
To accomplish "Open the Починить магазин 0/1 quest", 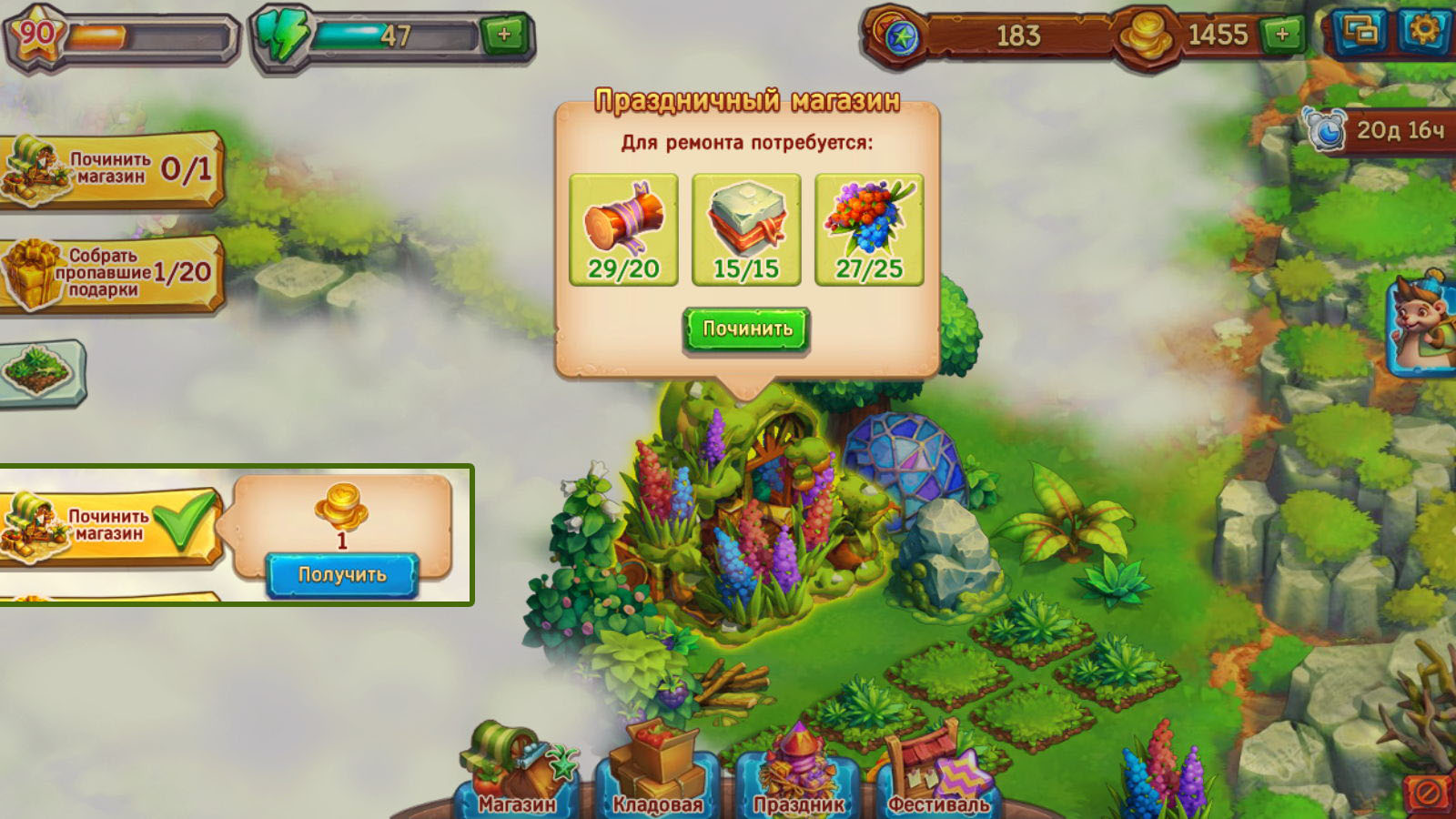I will point(111,169).
